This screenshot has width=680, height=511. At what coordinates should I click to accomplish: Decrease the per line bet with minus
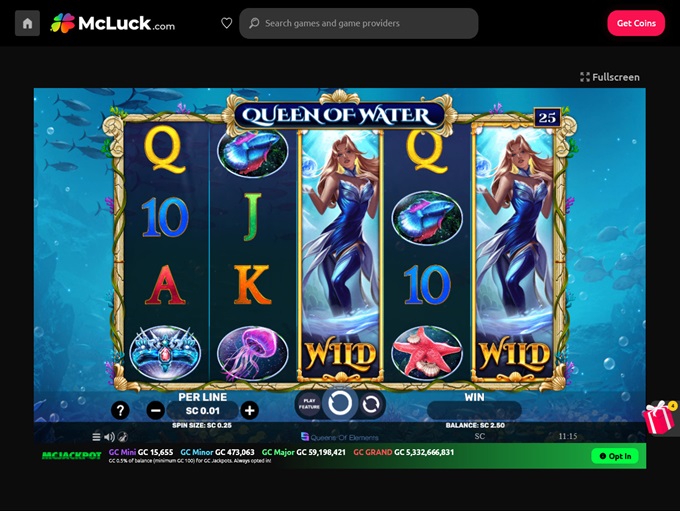(x=155, y=410)
